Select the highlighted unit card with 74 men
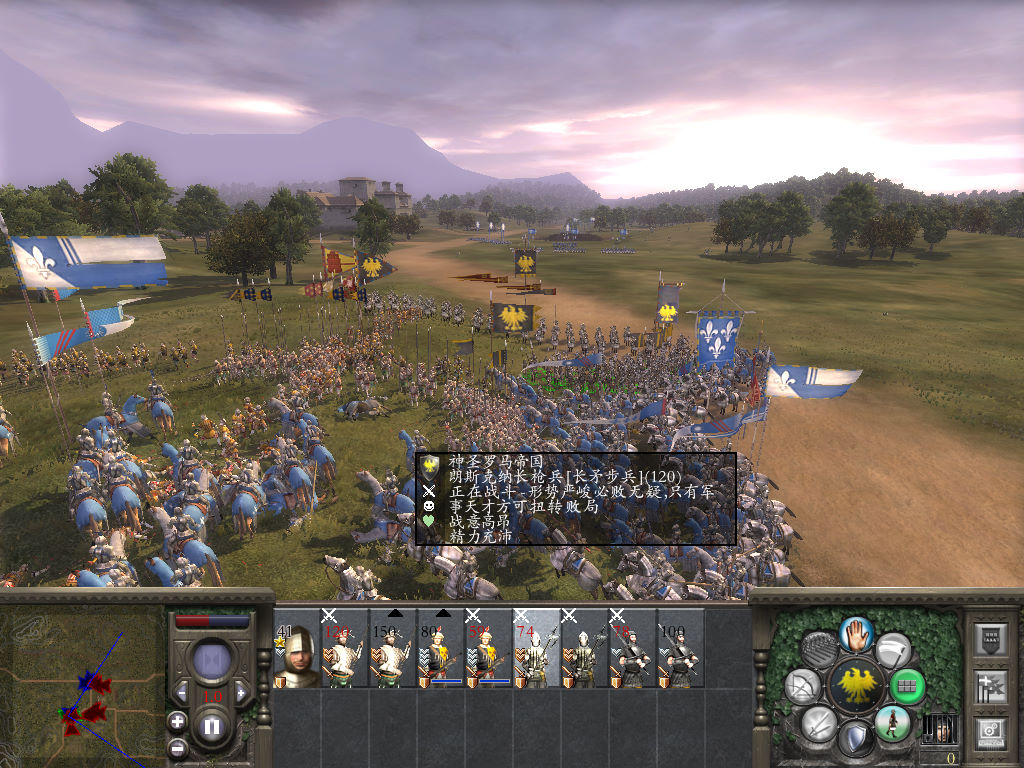This screenshot has width=1024, height=768. [x=536, y=648]
